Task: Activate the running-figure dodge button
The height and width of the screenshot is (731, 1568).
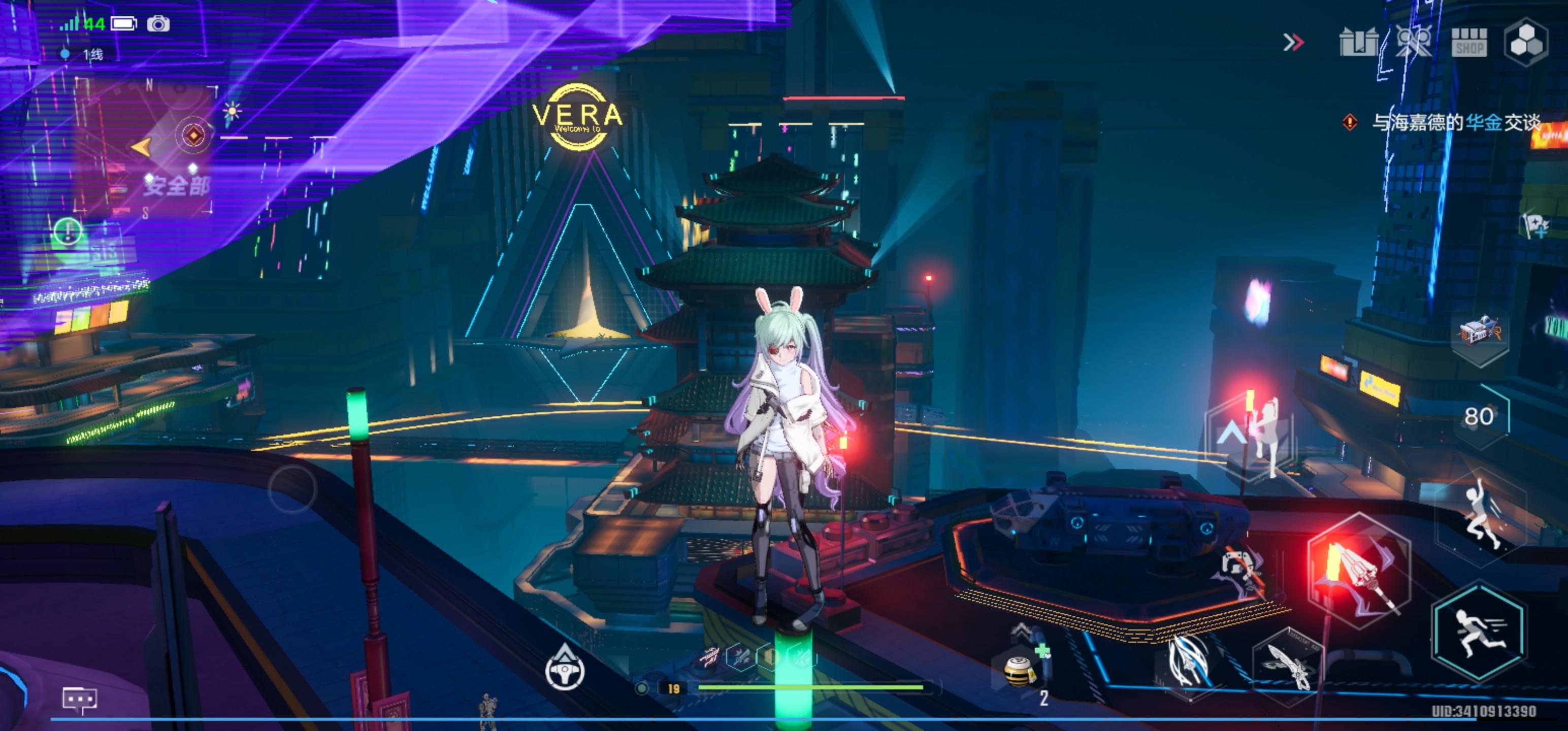Action: click(1479, 633)
